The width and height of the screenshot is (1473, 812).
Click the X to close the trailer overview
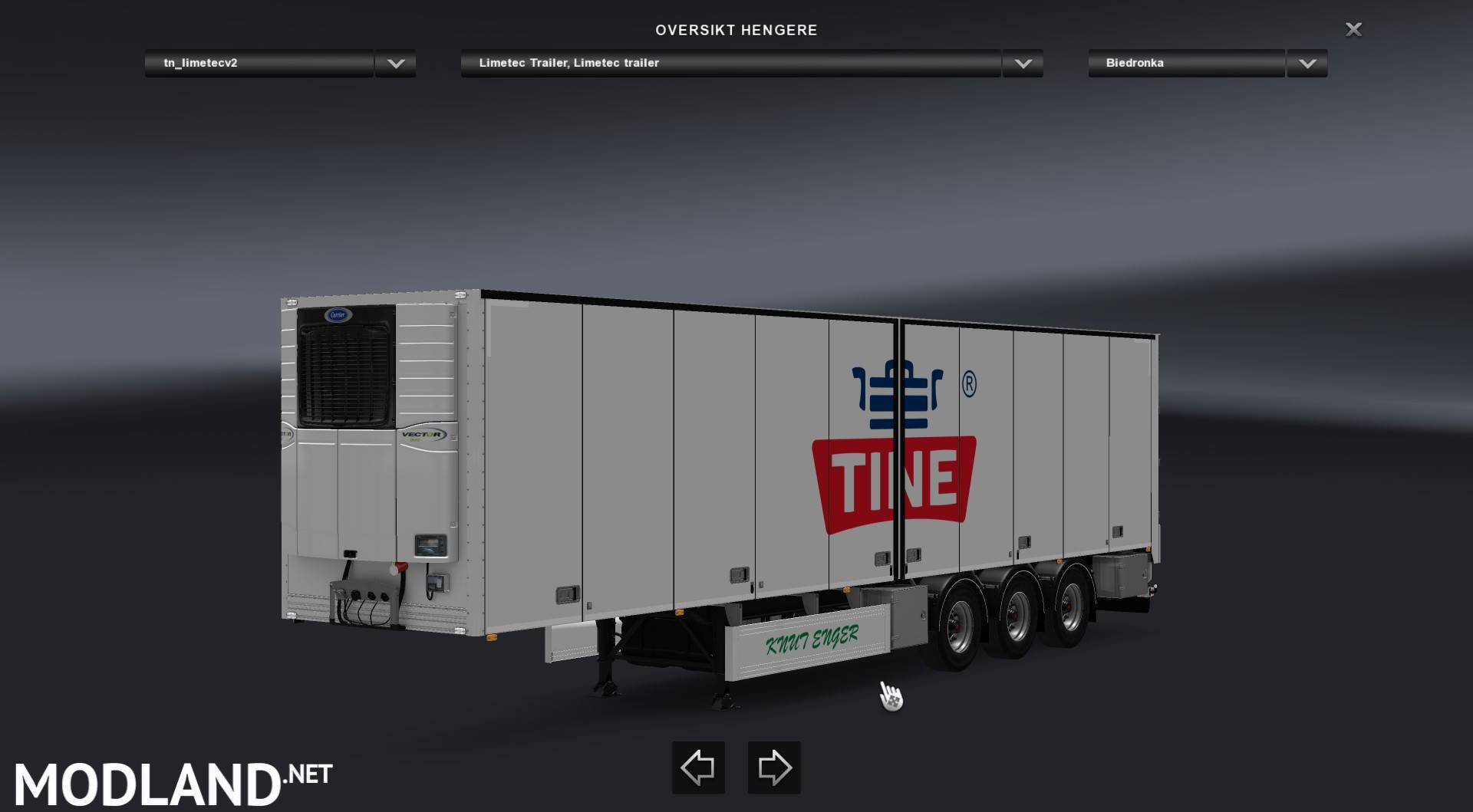coord(1355,29)
